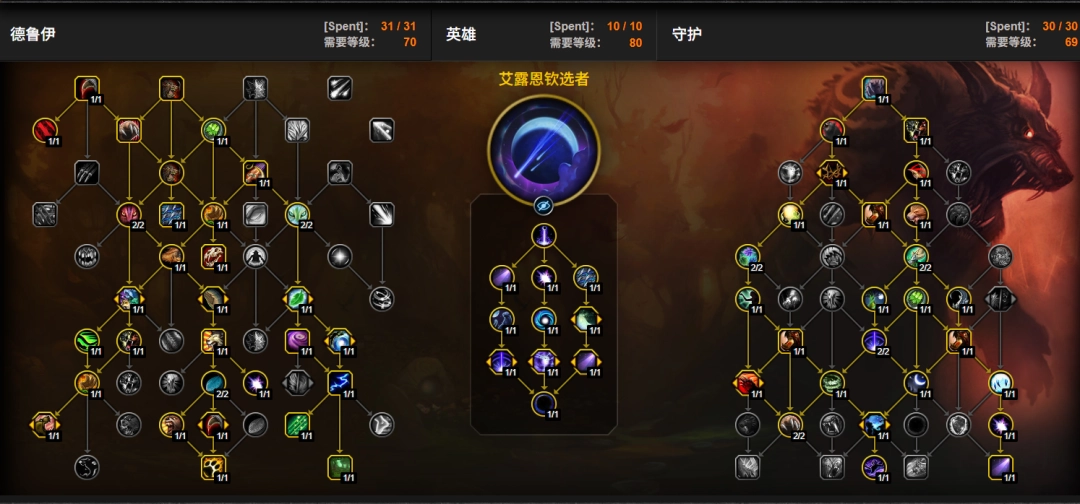1080x504 pixels.
Task: Select the bottom ring-shaped hero talent
Action: [x=543, y=404]
